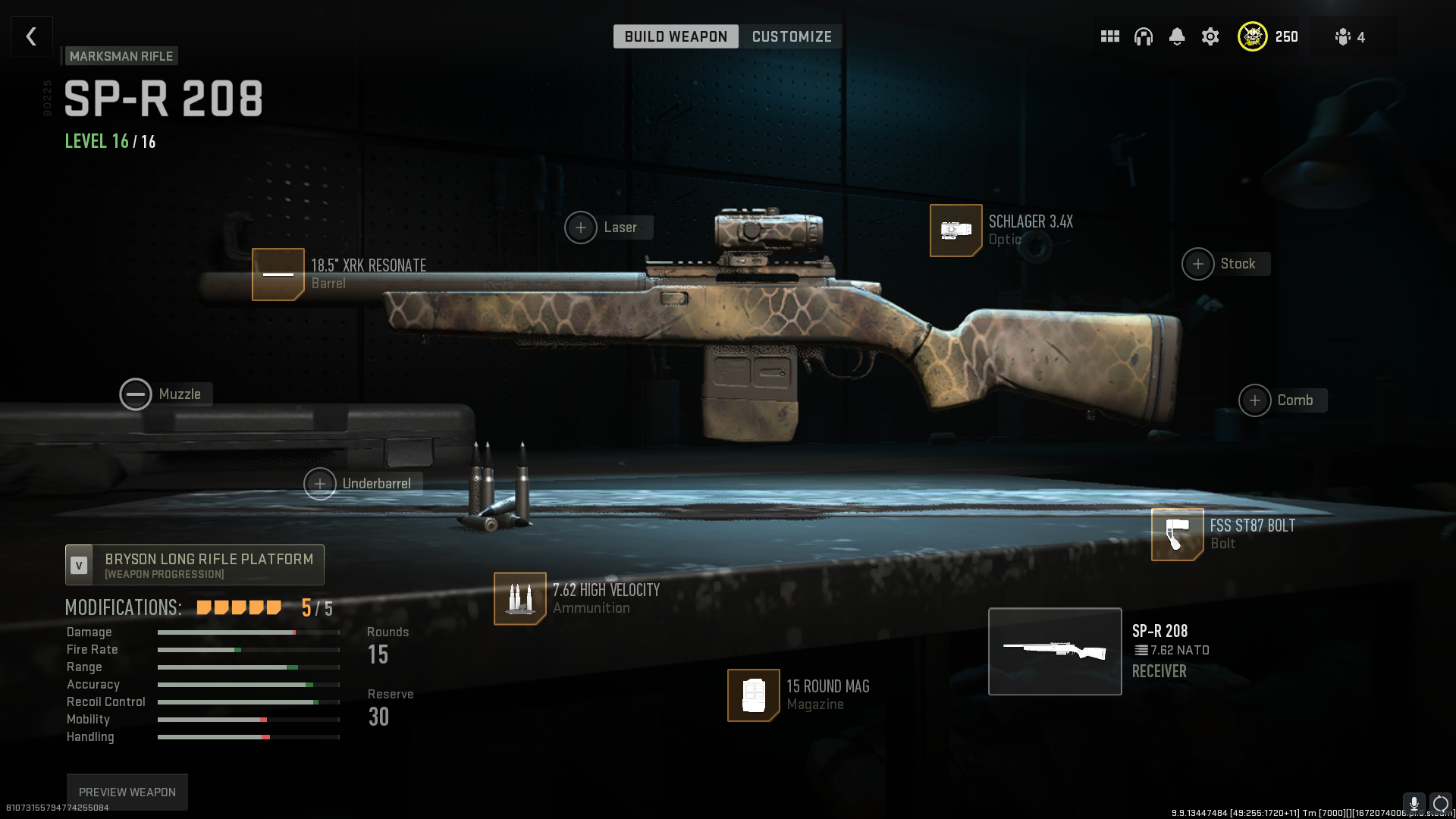Add a Comb attachment
Screen dimensions: 1456x819
coord(1255,400)
